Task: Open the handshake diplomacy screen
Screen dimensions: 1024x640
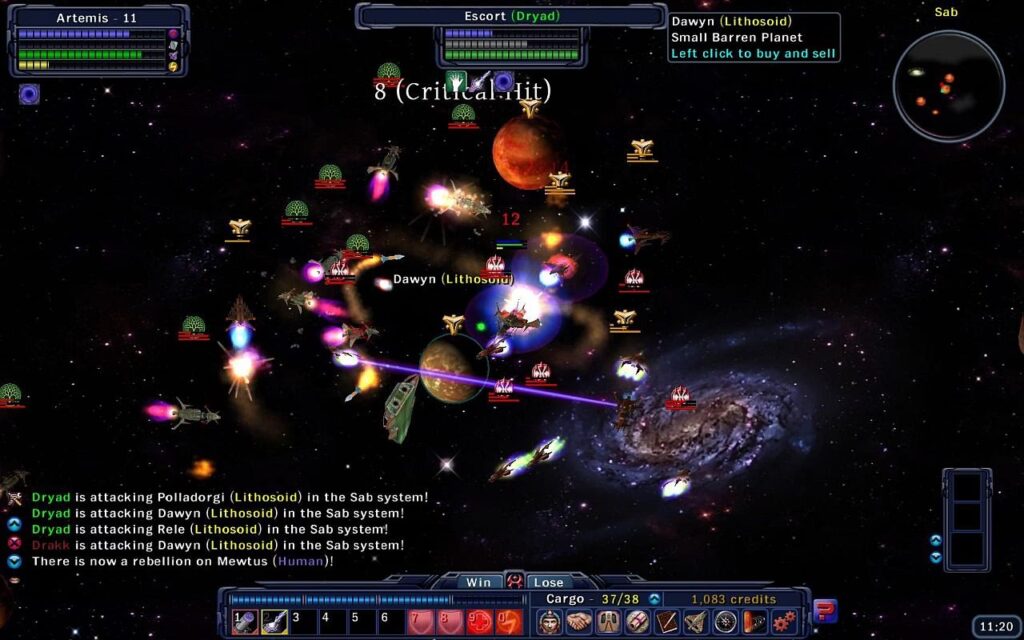Action: [579, 622]
